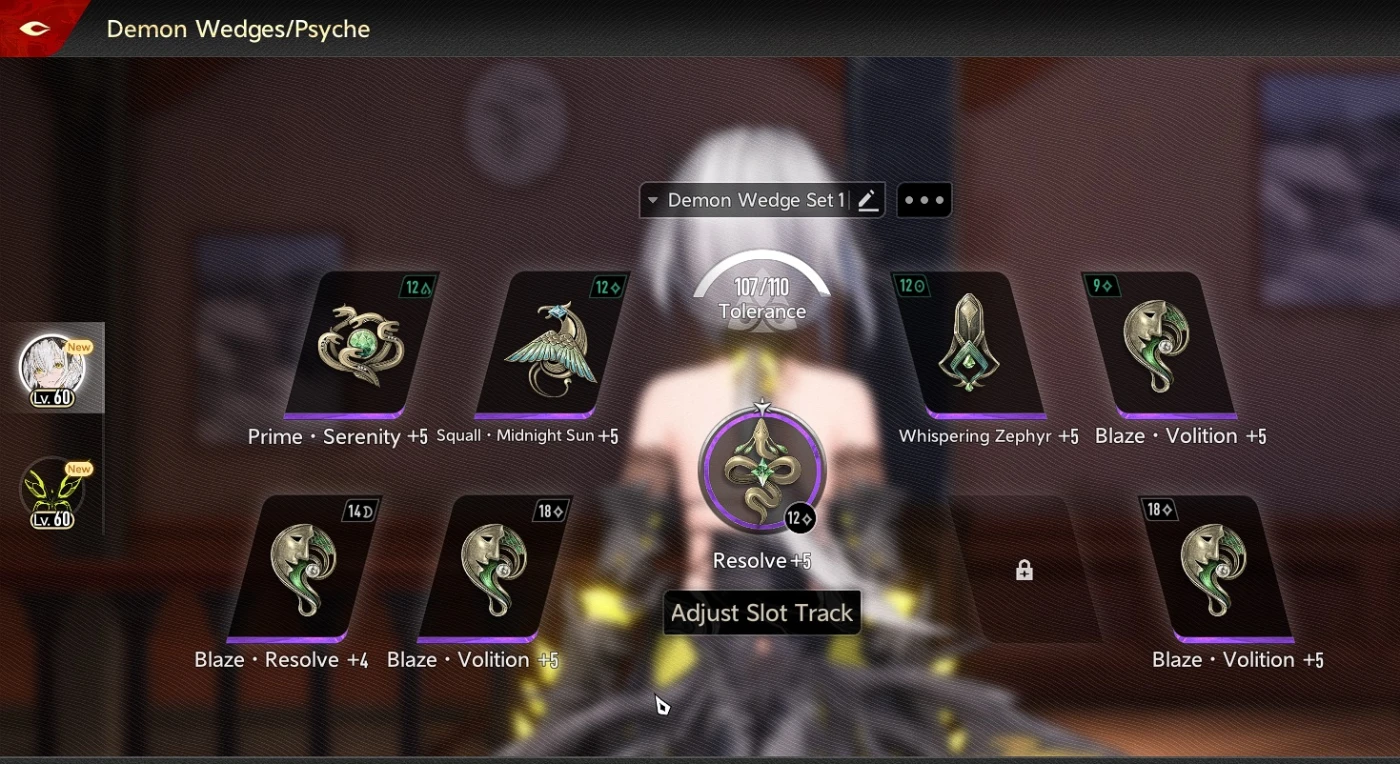Open the three-dot more options menu
Image resolution: width=1400 pixels, height=764 pixels.
coord(924,200)
